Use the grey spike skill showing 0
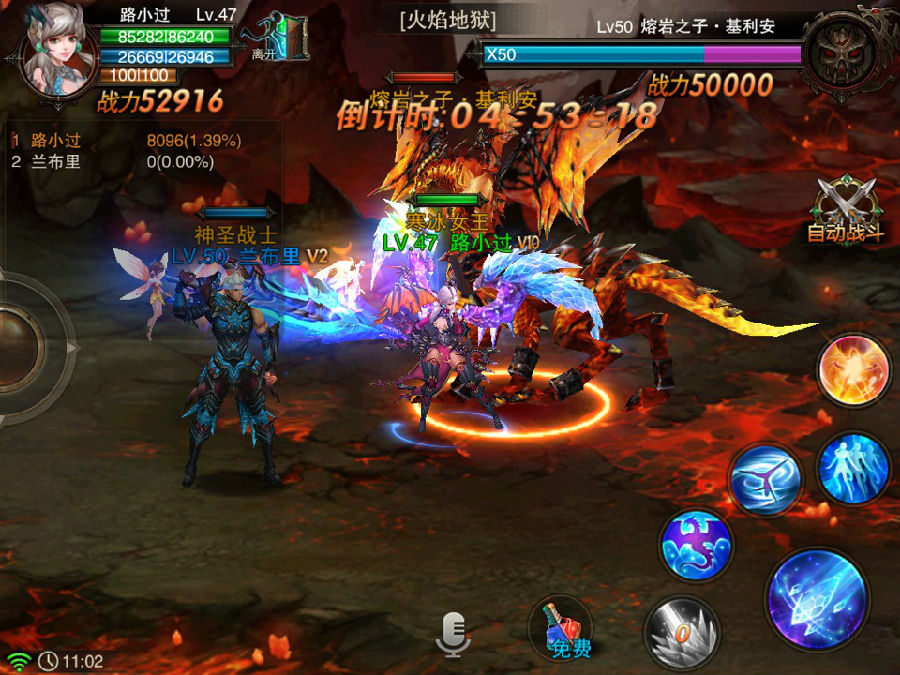 point(682,630)
